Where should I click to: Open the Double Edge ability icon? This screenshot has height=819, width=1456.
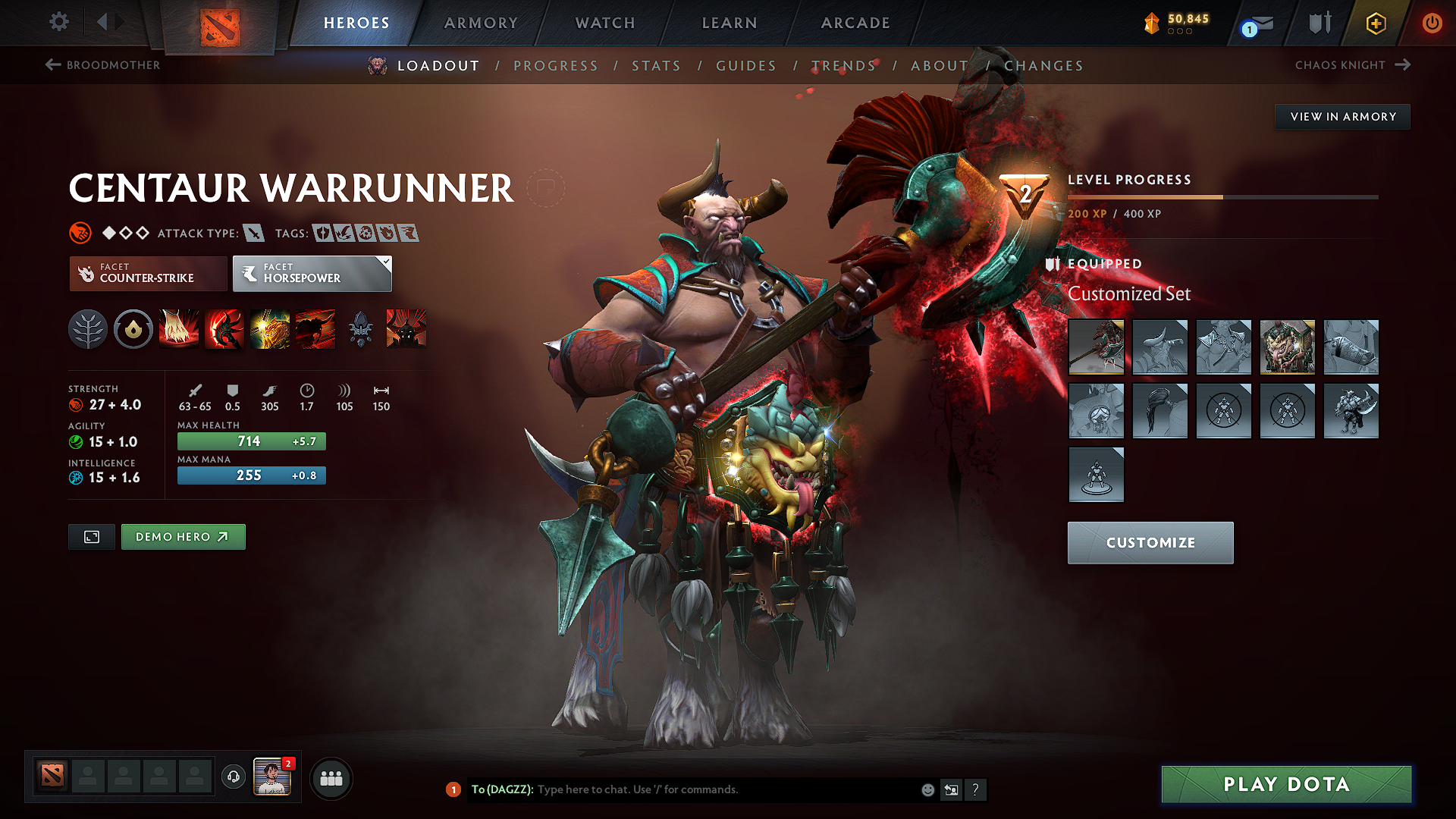click(x=224, y=328)
